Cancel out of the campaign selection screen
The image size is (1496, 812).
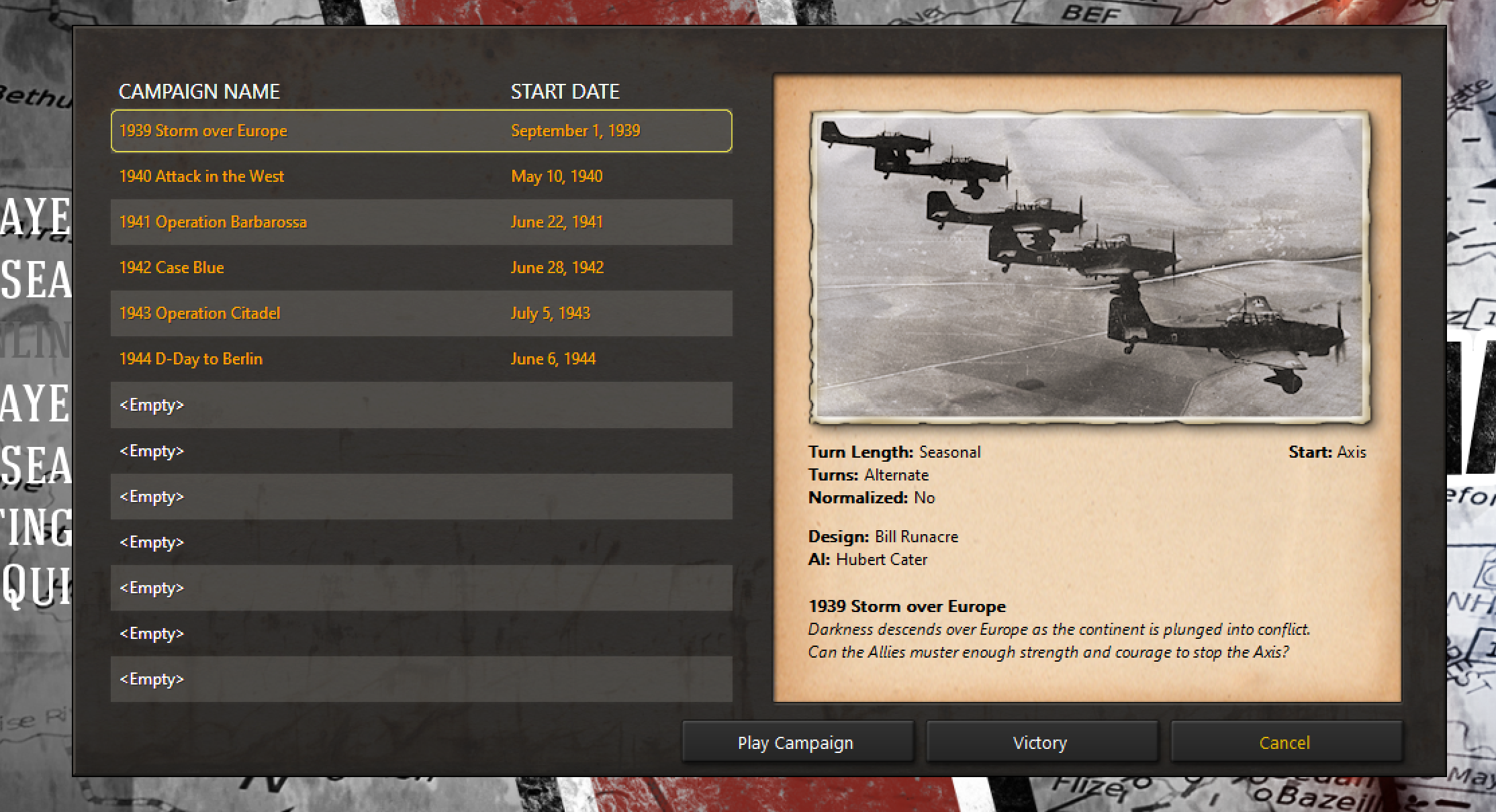(x=1284, y=742)
